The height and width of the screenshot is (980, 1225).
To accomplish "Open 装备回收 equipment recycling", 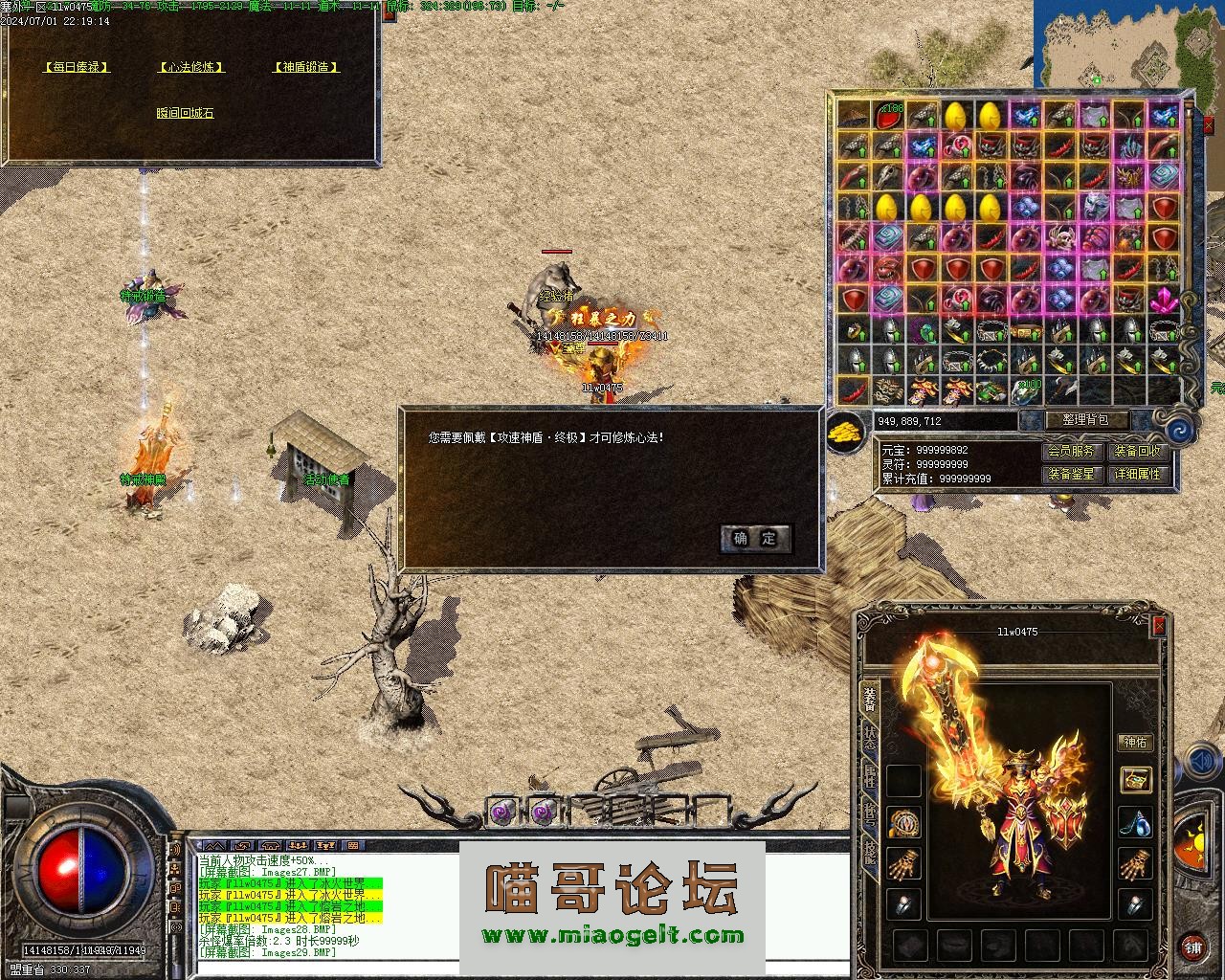I will 1137,452.
